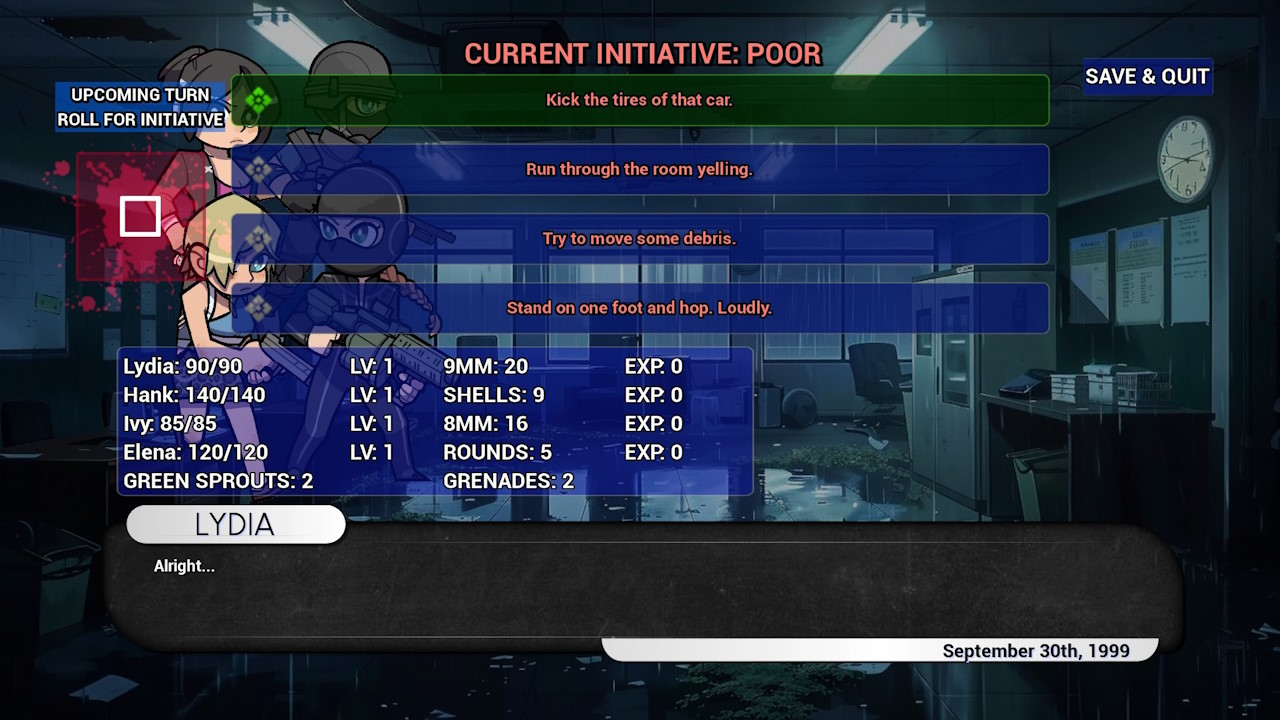Image resolution: width=1280 pixels, height=720 pixels.
Task: Select "Run through the room yelling"
Action: [x=641, y=170]
